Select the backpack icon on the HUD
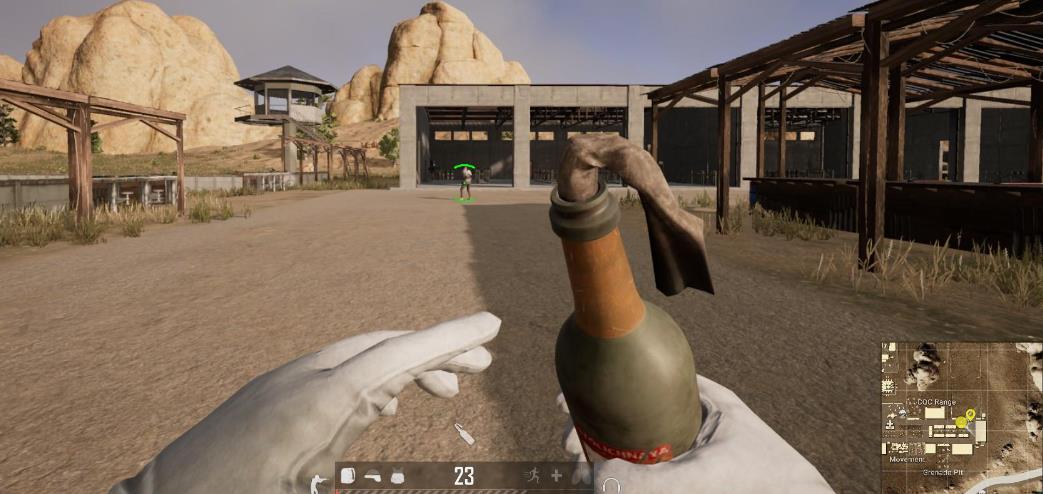 (348, 476)
